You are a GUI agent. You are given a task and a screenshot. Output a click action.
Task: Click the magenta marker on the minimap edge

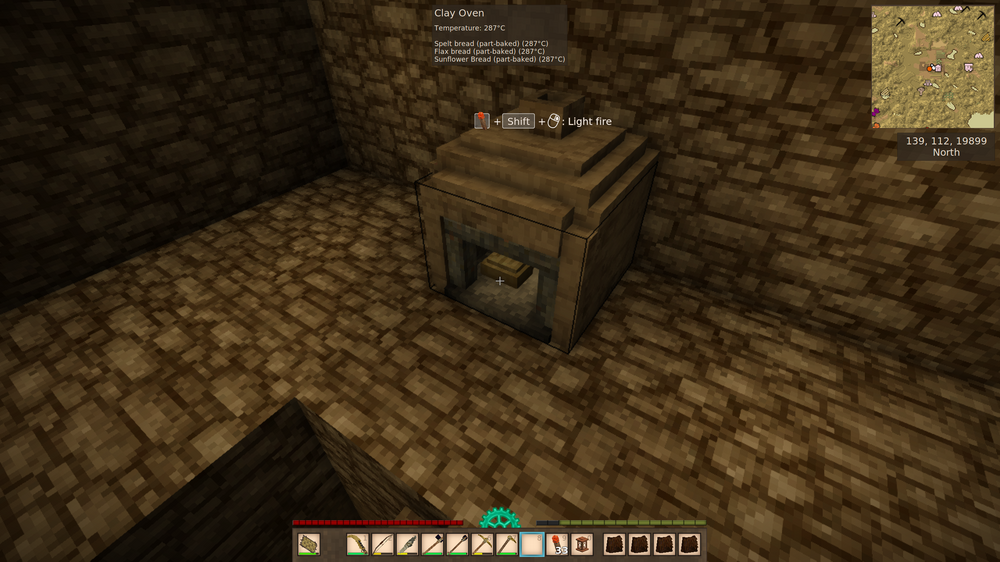click(875, 112)
